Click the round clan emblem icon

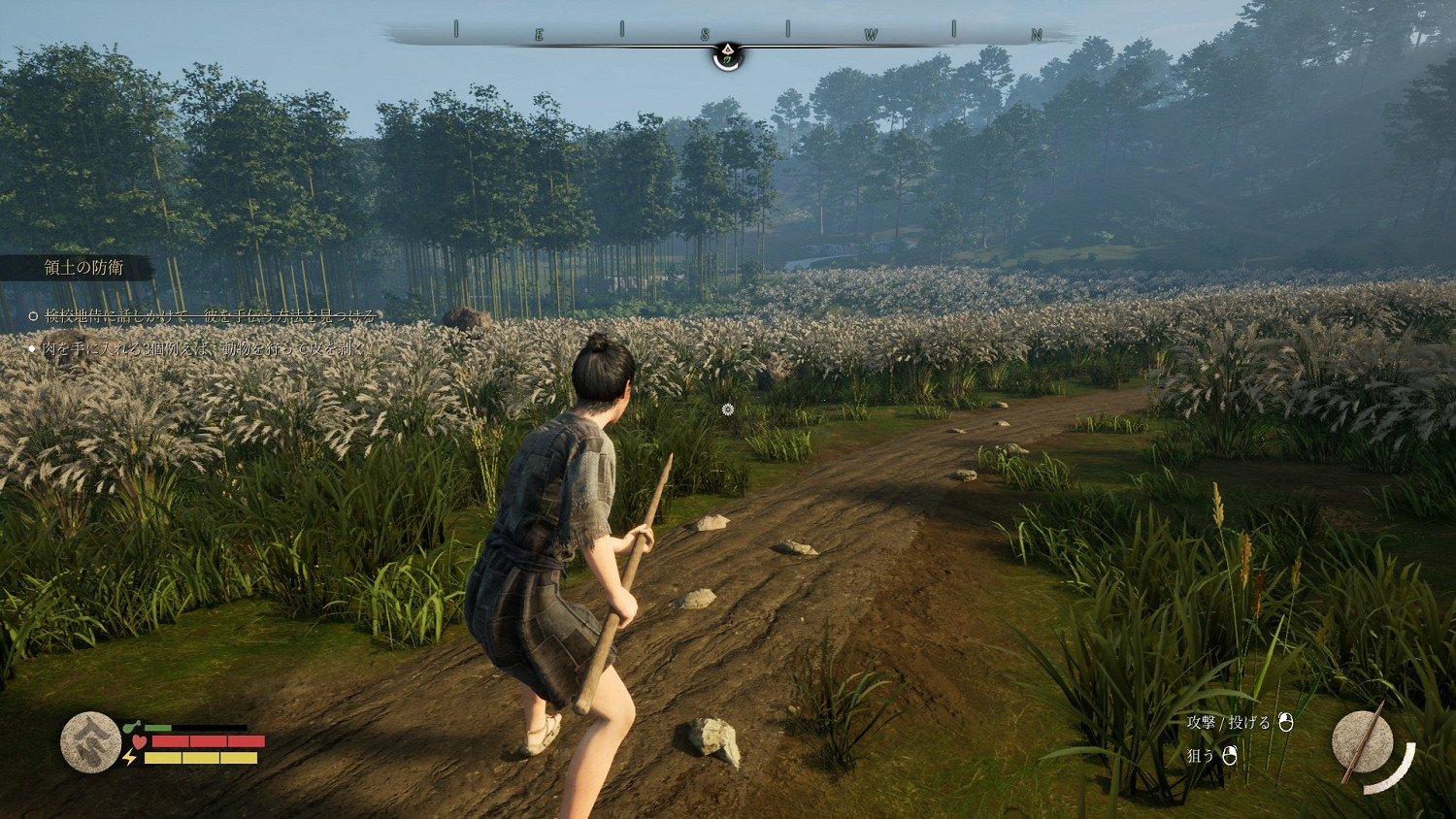click(90, 742)
